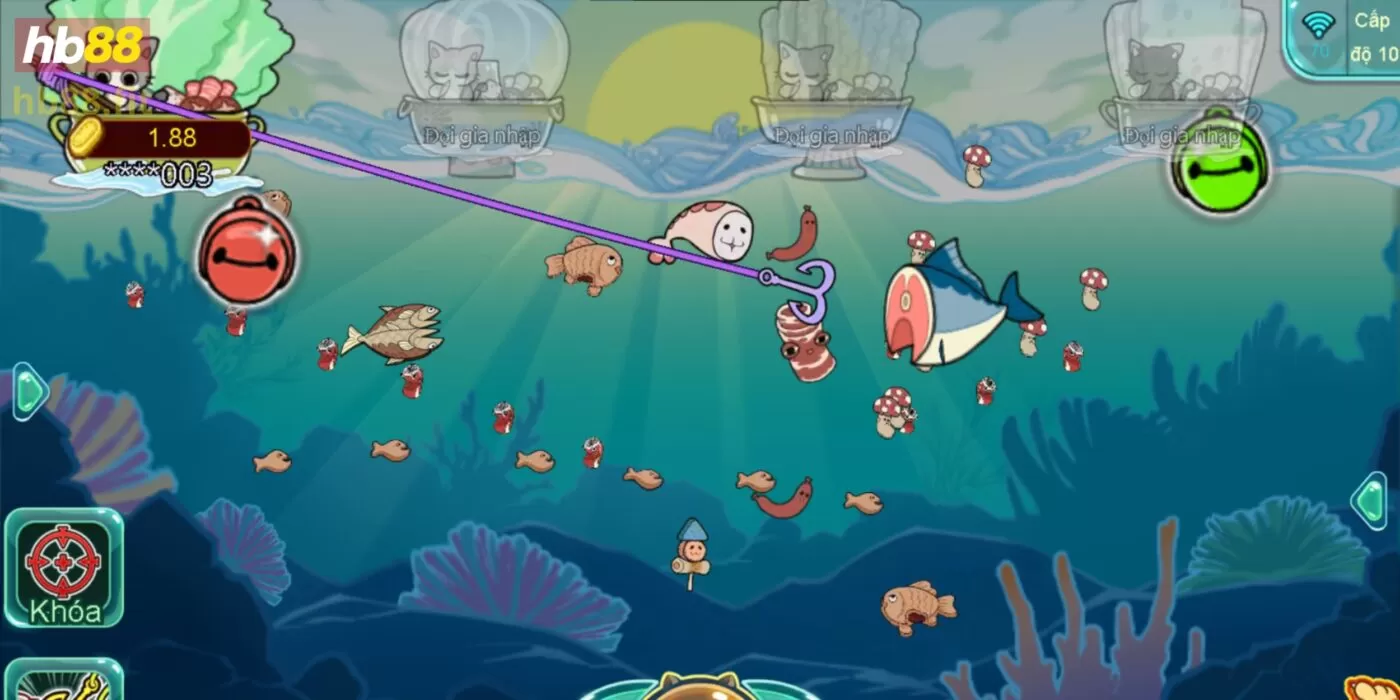Viewport: 1400px width, 700px height.
Task: Expand the left side panel arrow
Action: [x=29, y=391]
